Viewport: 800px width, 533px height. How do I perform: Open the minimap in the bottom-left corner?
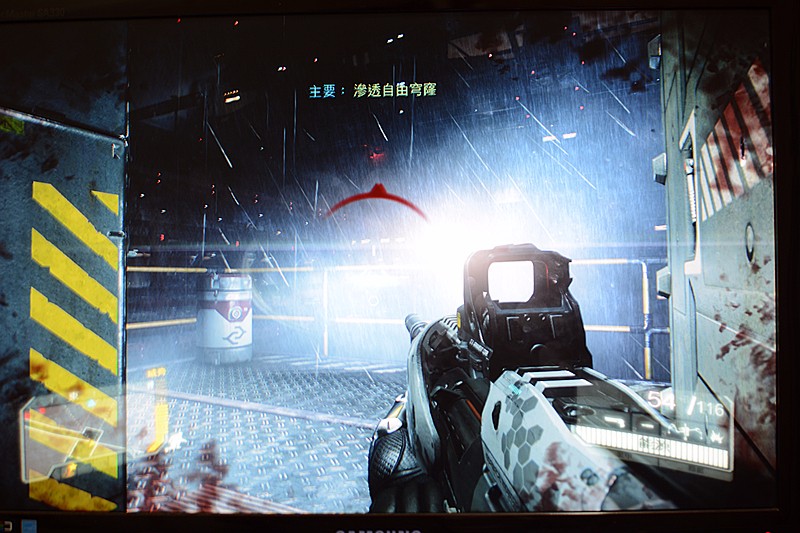pos(70,436)
